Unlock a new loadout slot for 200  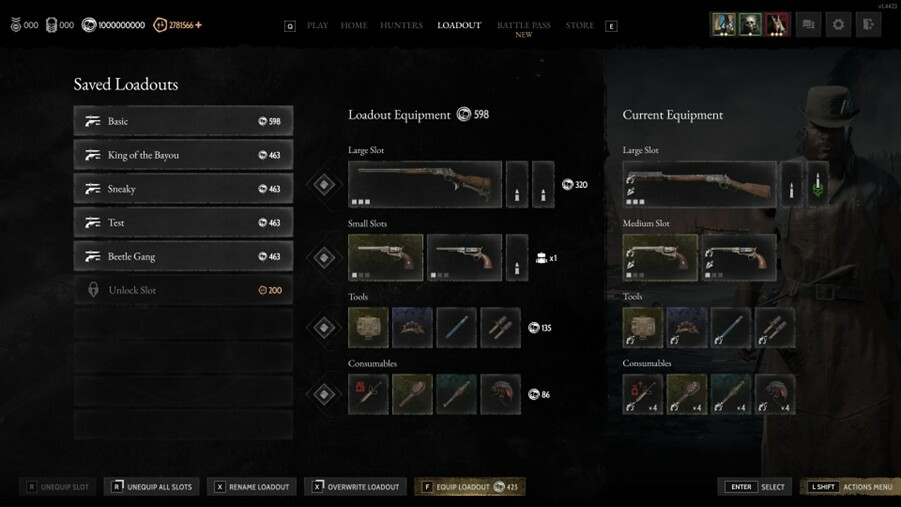pyautogui.click(x=183, y=290)
